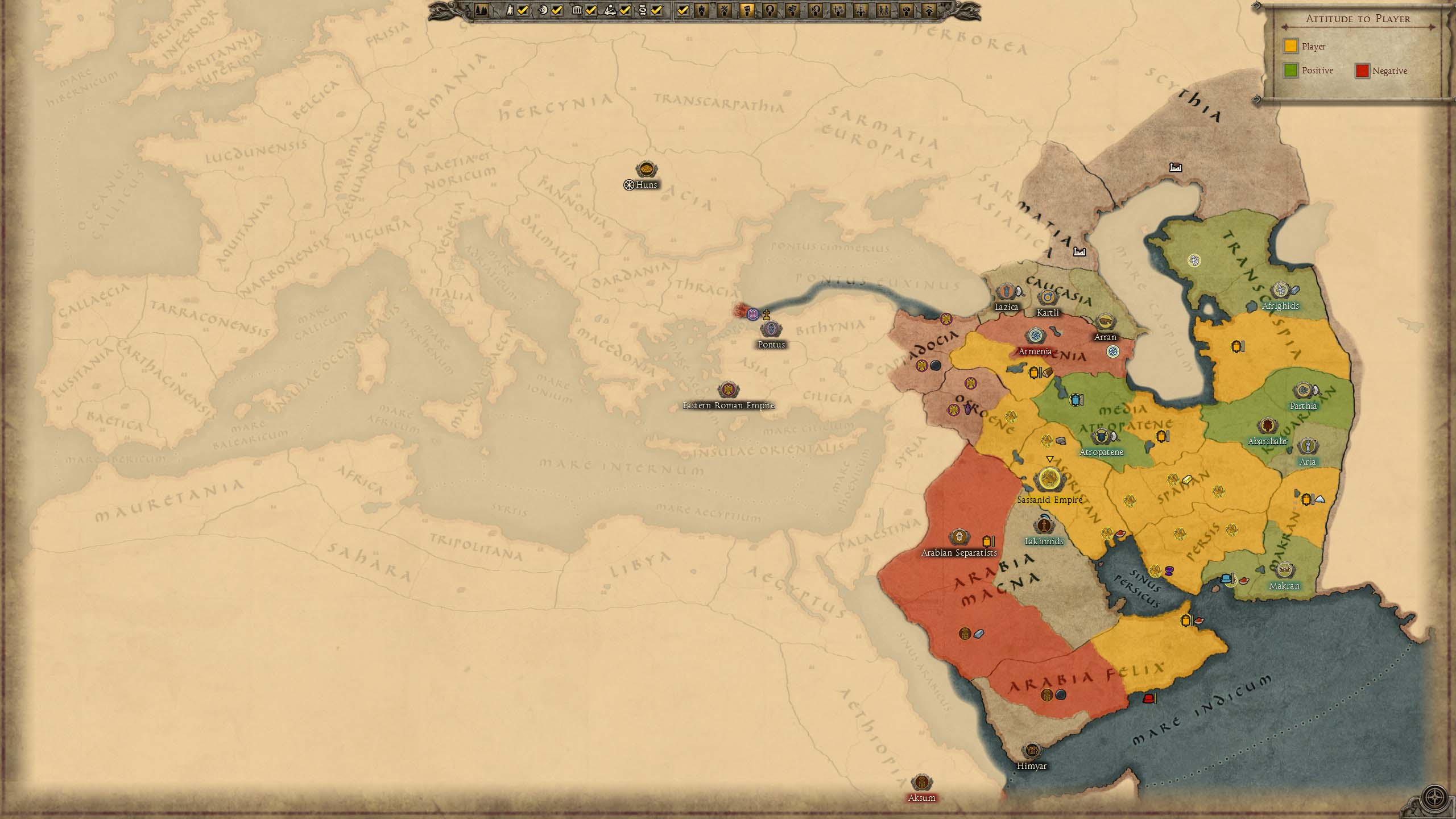Select the Pontus faction marker
Viewport: 1456px width, 819px height.
click(x=771, y=329)
